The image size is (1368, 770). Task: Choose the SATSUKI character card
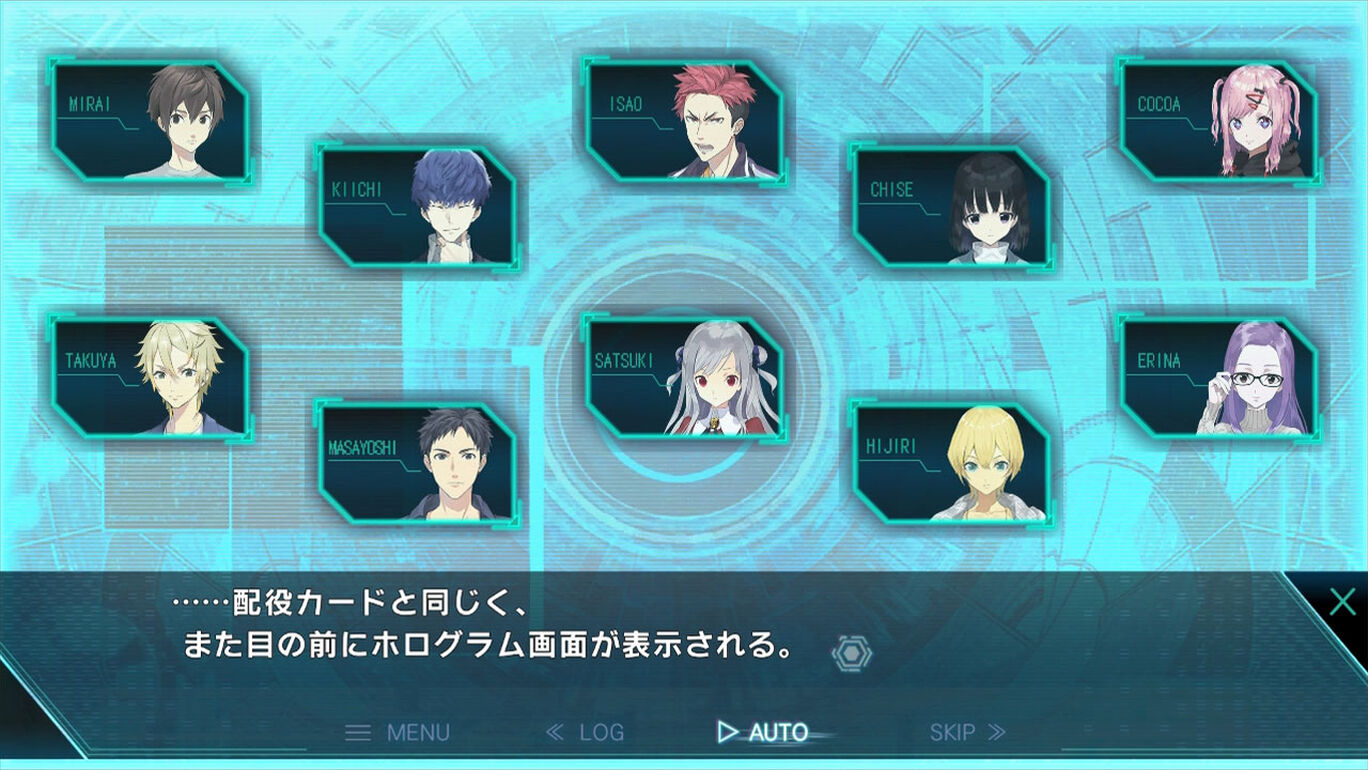(684, 377)
